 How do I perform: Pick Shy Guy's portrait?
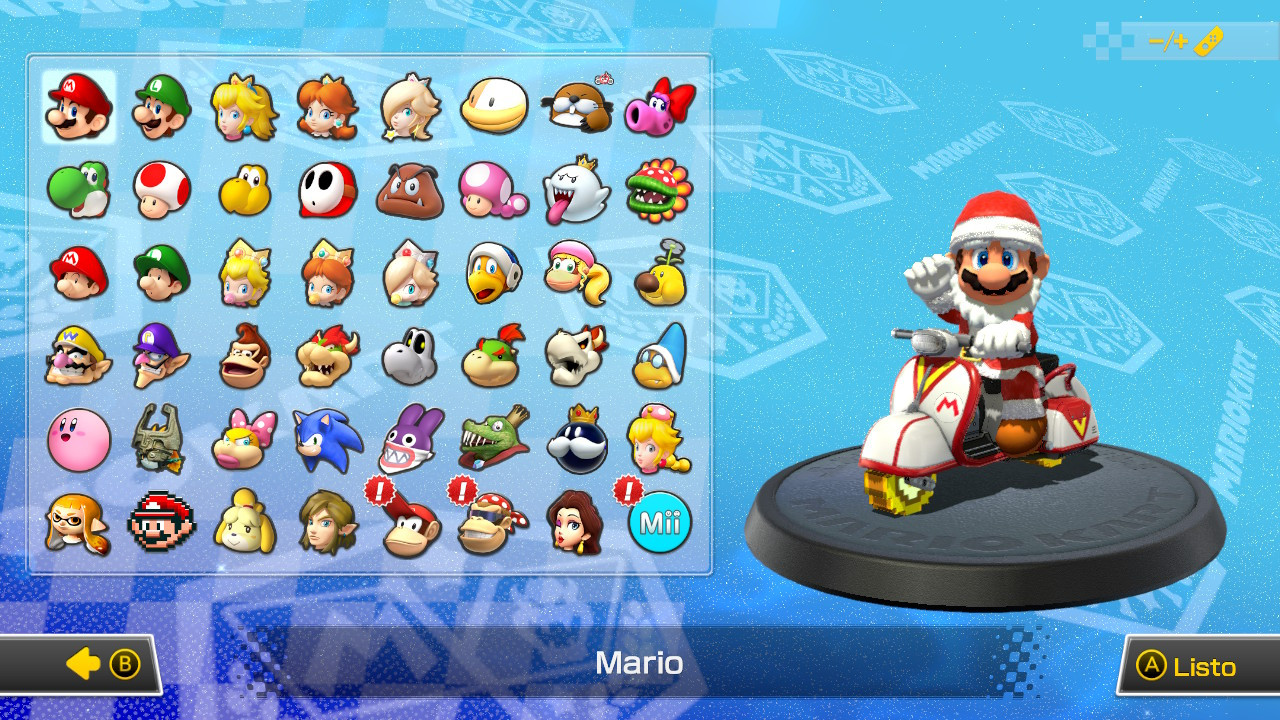tap(328, 190)
